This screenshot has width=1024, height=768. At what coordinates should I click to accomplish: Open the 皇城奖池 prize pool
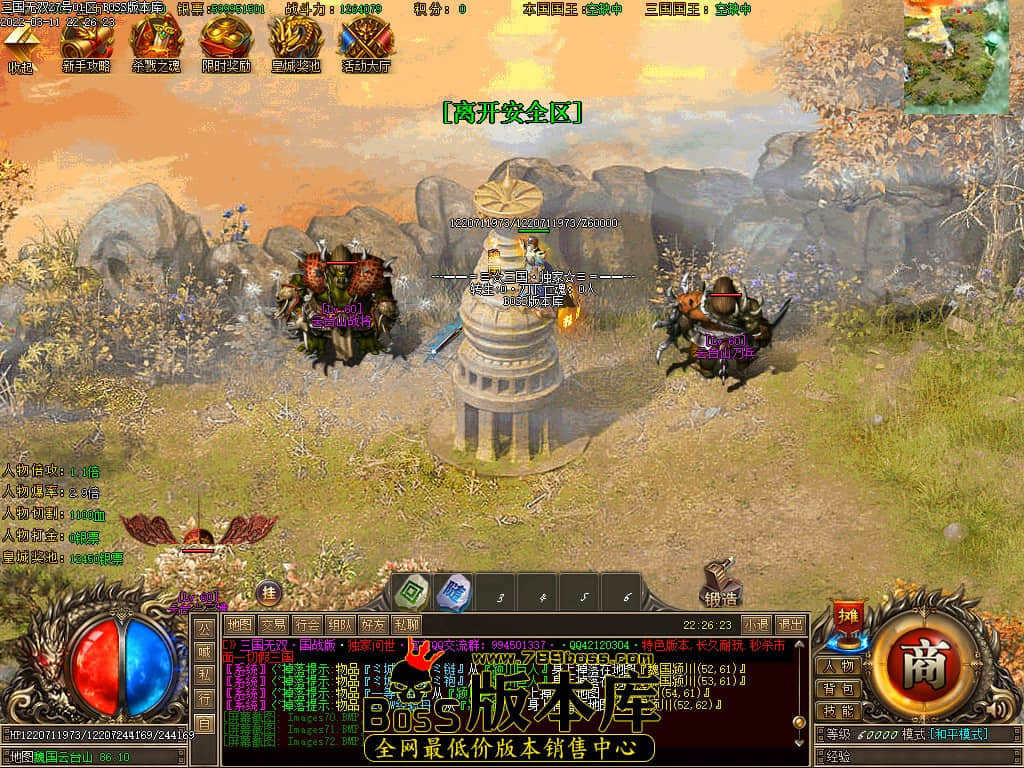point(296,43)
